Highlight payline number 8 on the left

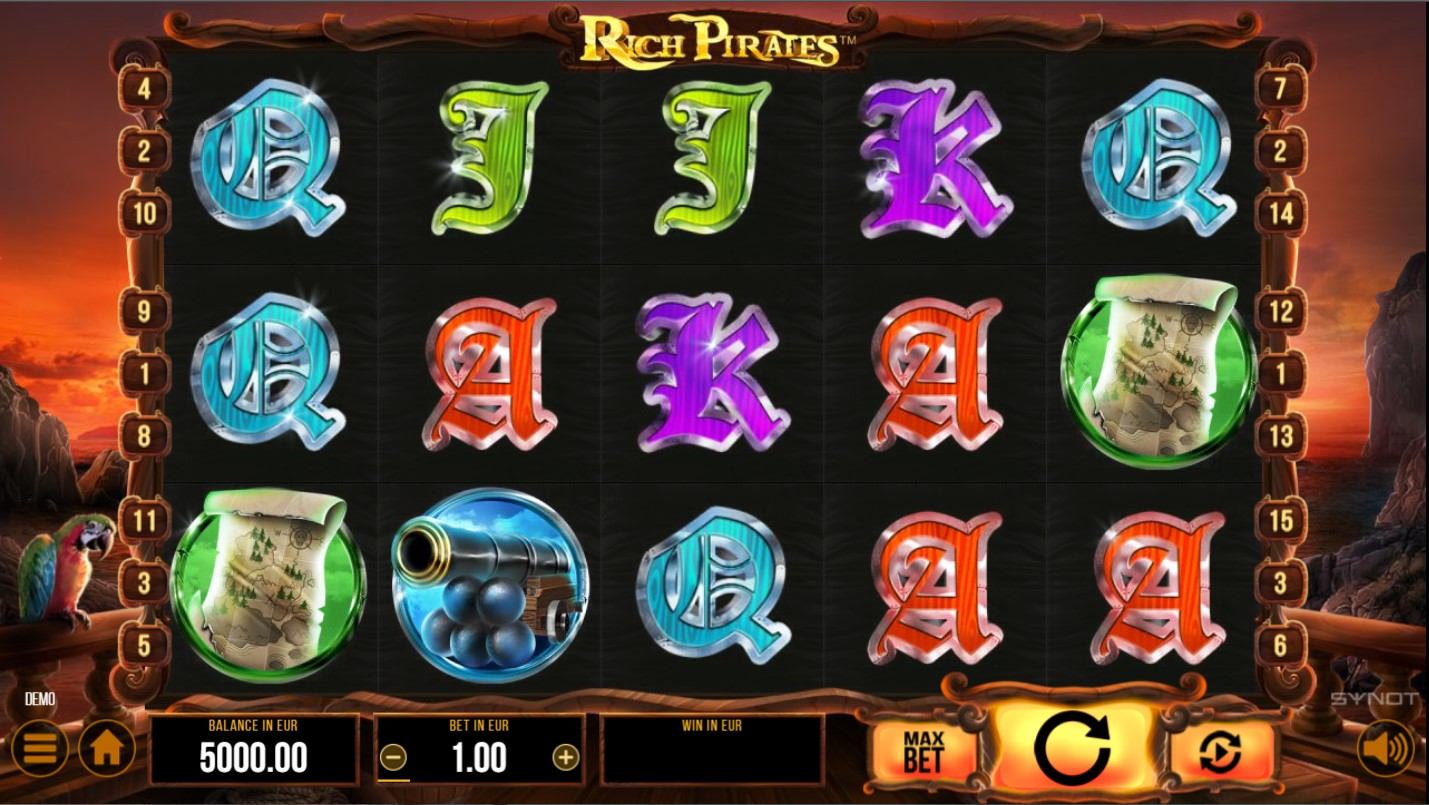pos(145,436)
